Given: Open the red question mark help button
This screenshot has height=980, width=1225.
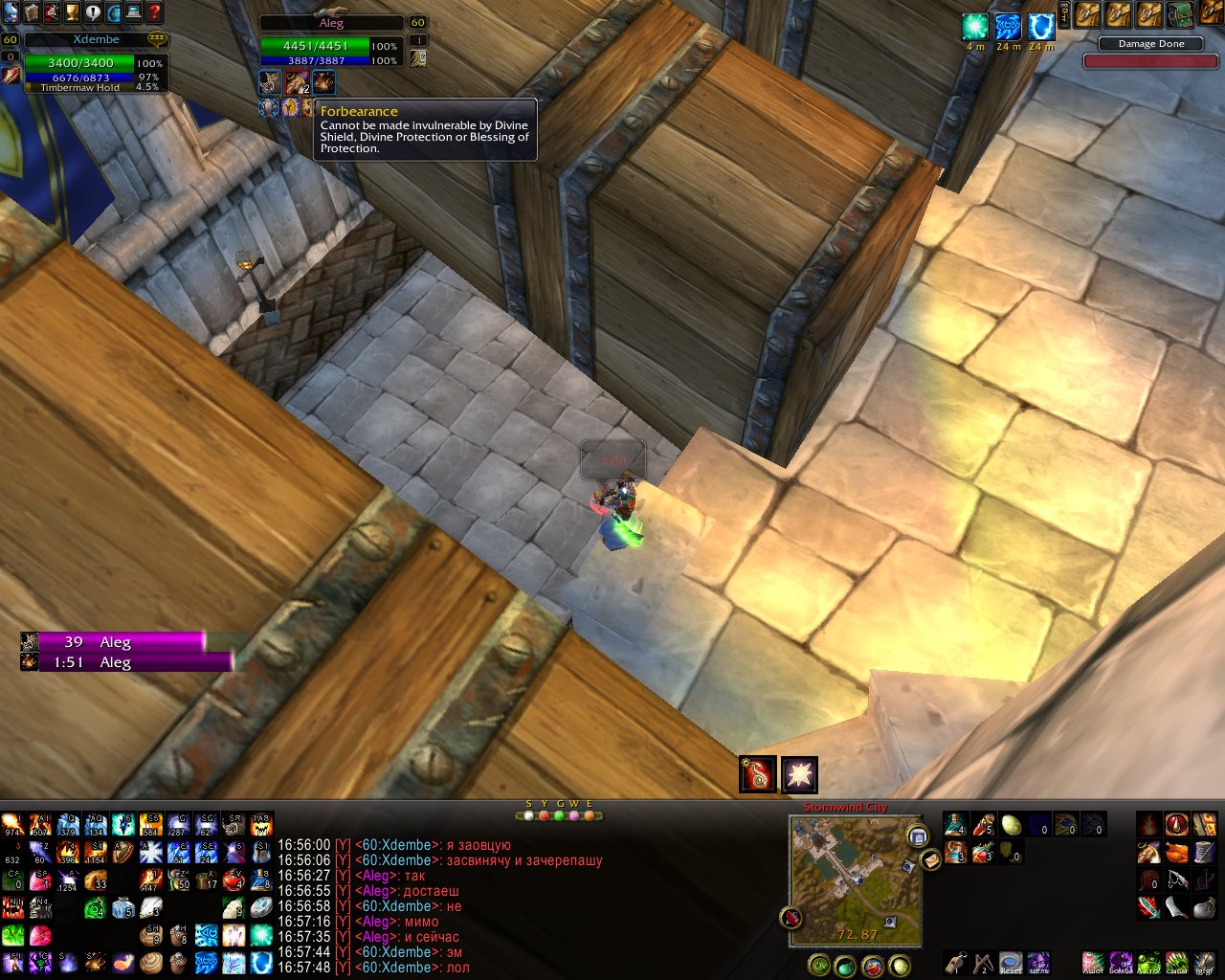Looking at the screenshot, I should [154, 12].
